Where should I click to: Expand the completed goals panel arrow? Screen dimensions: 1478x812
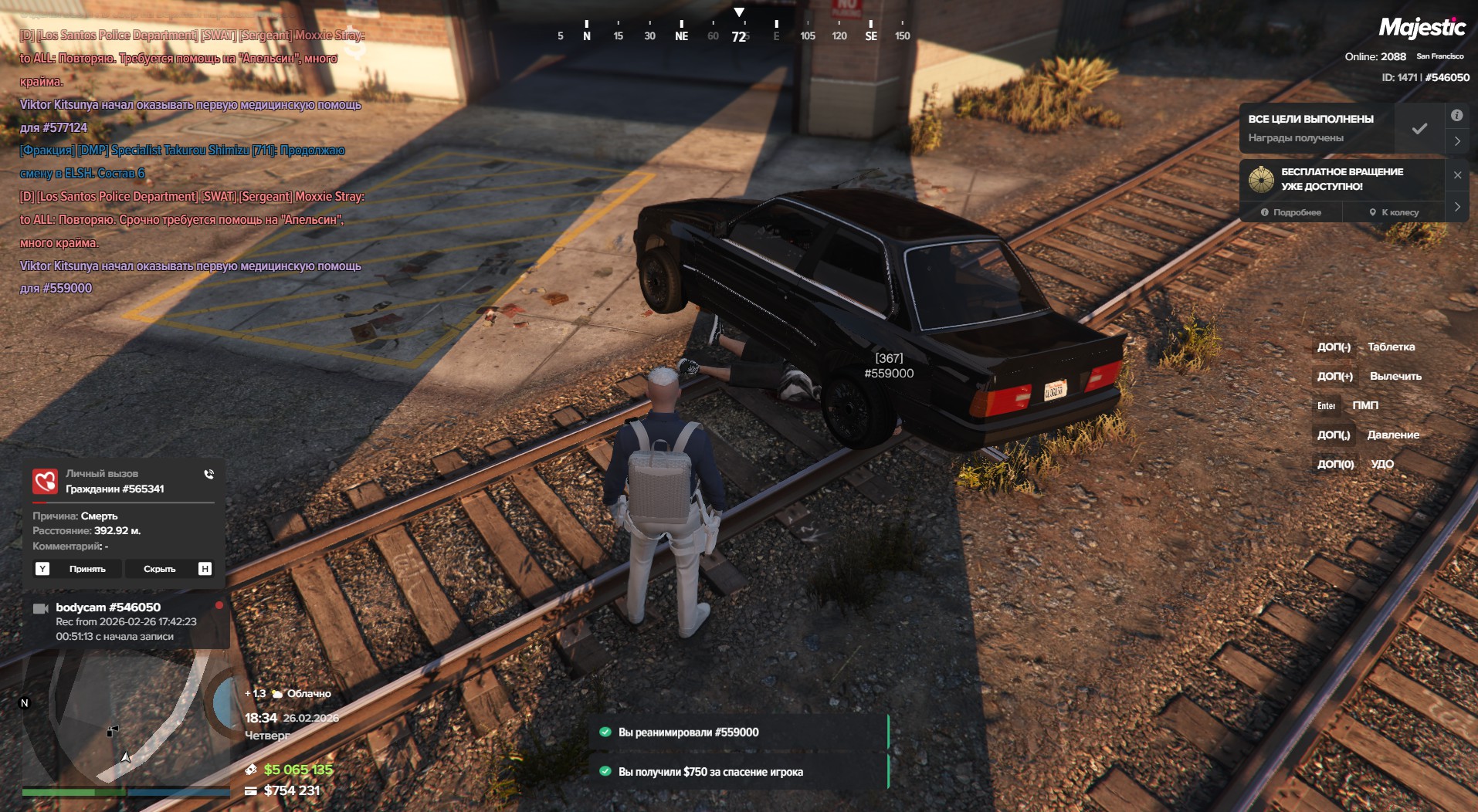tap(1457, 141)
